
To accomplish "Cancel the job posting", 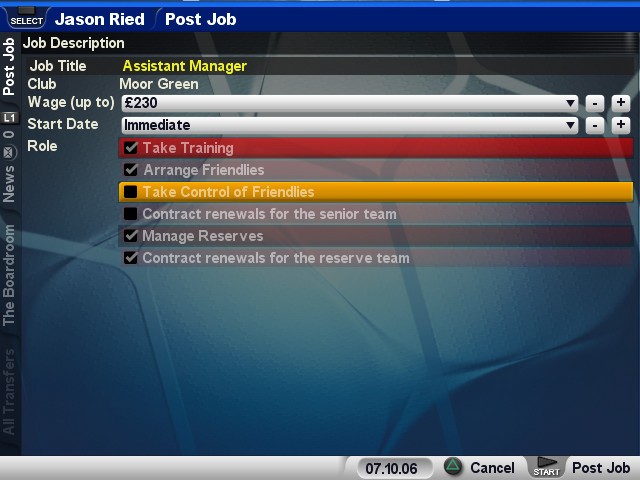I will click(480, 468).
